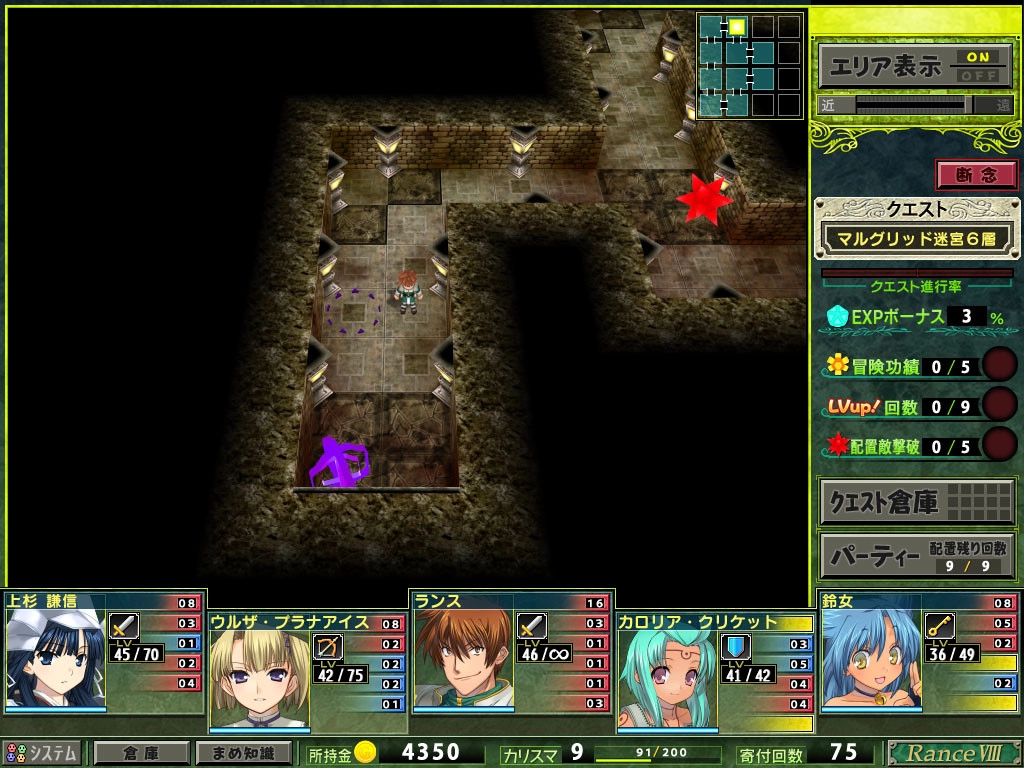Click LVup! 回数 medal circle
The image size is (1024, 768).
pyautogui.click(x=999, y=405)
